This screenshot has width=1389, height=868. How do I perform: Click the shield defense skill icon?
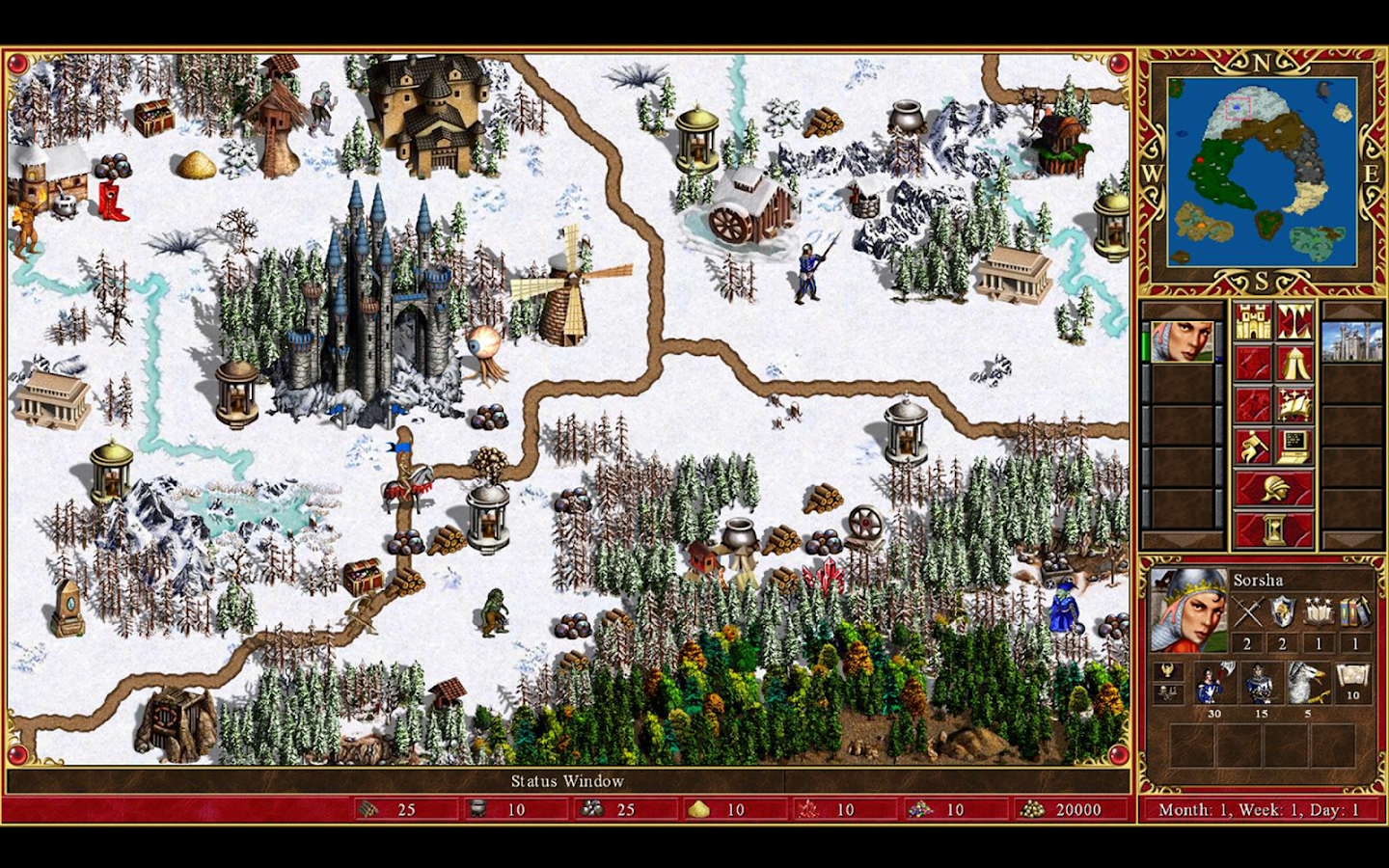pyautogui.click(x=1283, y=612)
